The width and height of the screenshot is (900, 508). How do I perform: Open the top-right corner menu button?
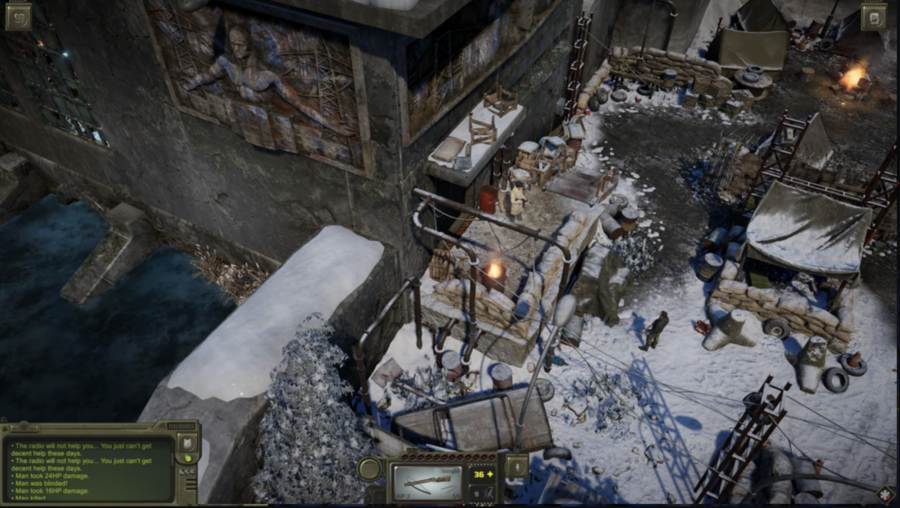click(x=874, y=17)
